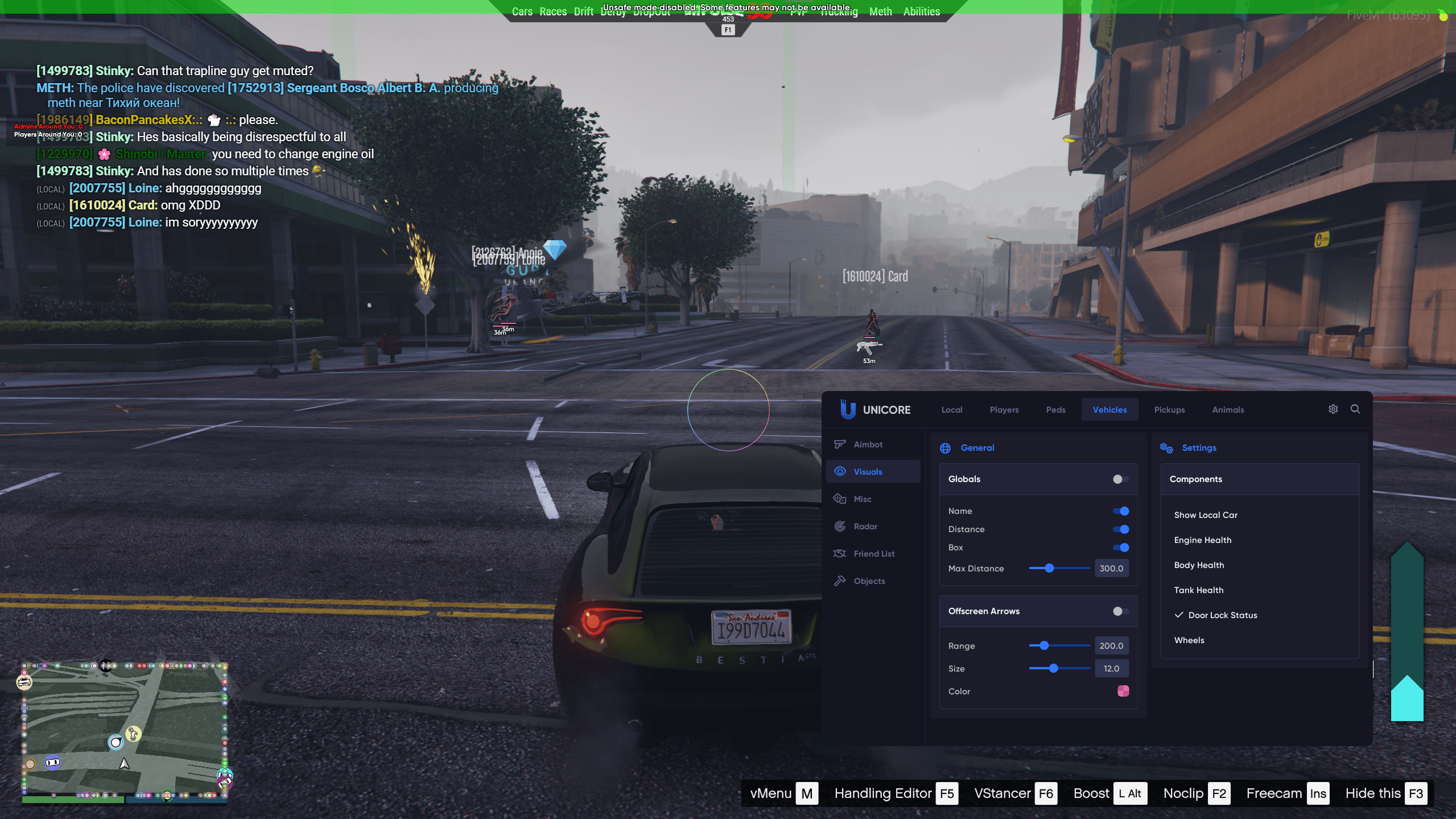Viewport: 1456px width, 819px height.
Task: Open the Vehicles tab
Action: pos(1109,409)
